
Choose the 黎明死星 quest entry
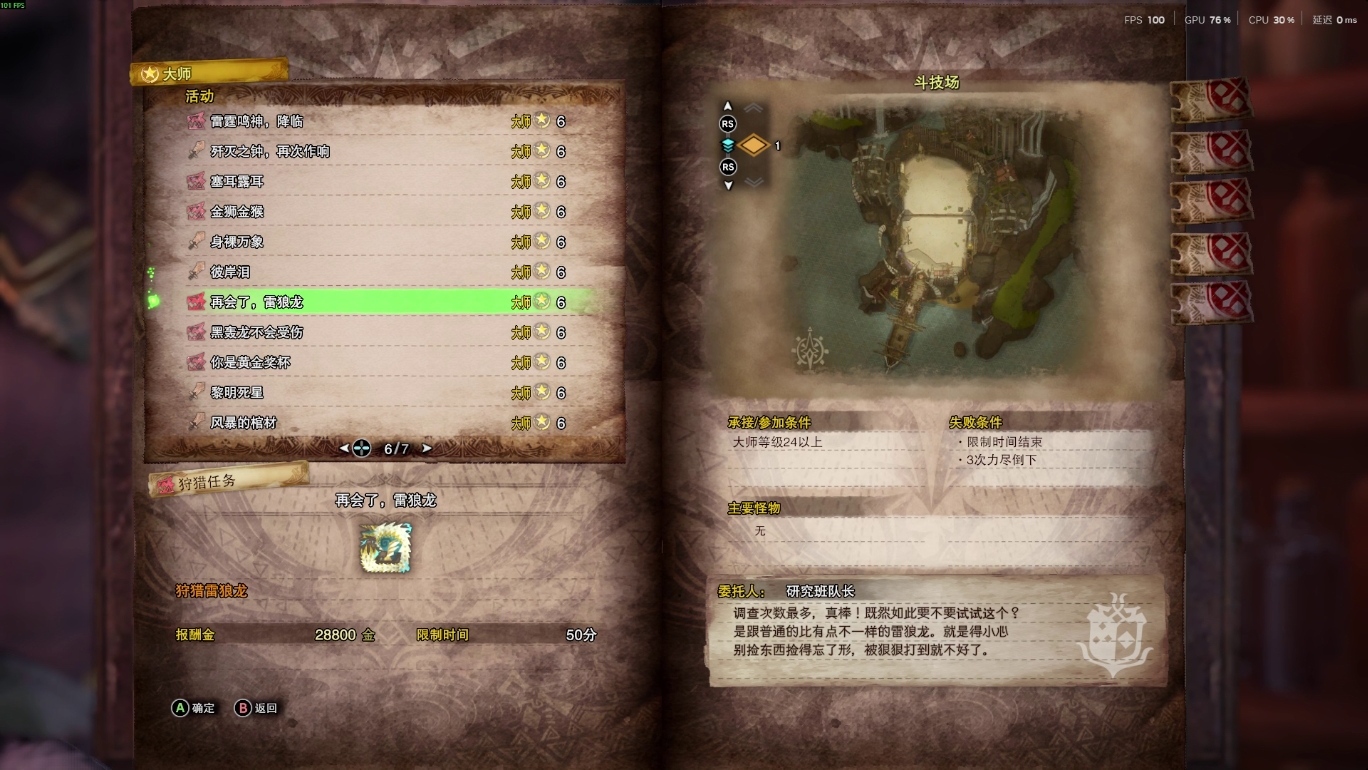237,392
